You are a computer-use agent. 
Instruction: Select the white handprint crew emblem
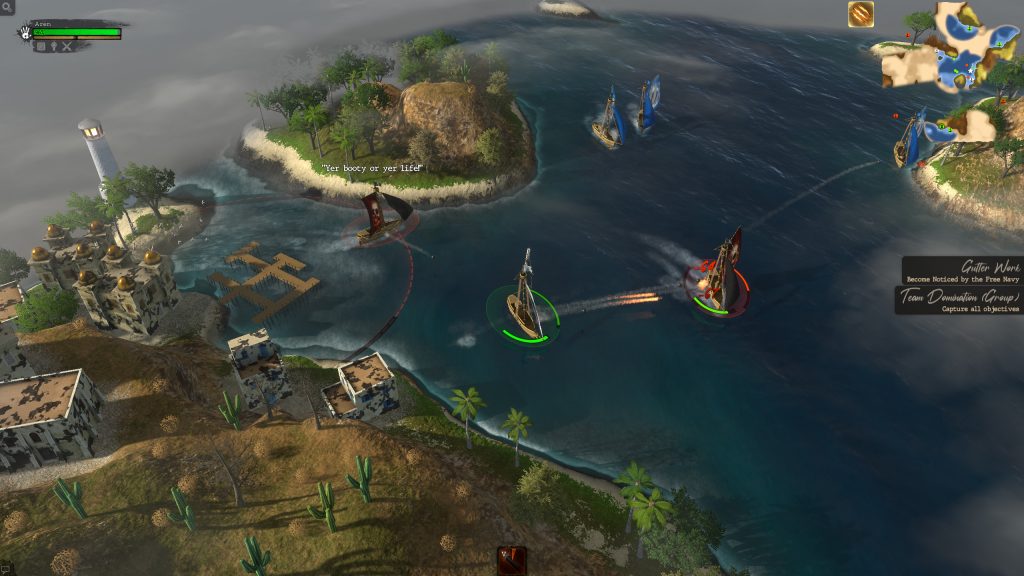(24, 32)
